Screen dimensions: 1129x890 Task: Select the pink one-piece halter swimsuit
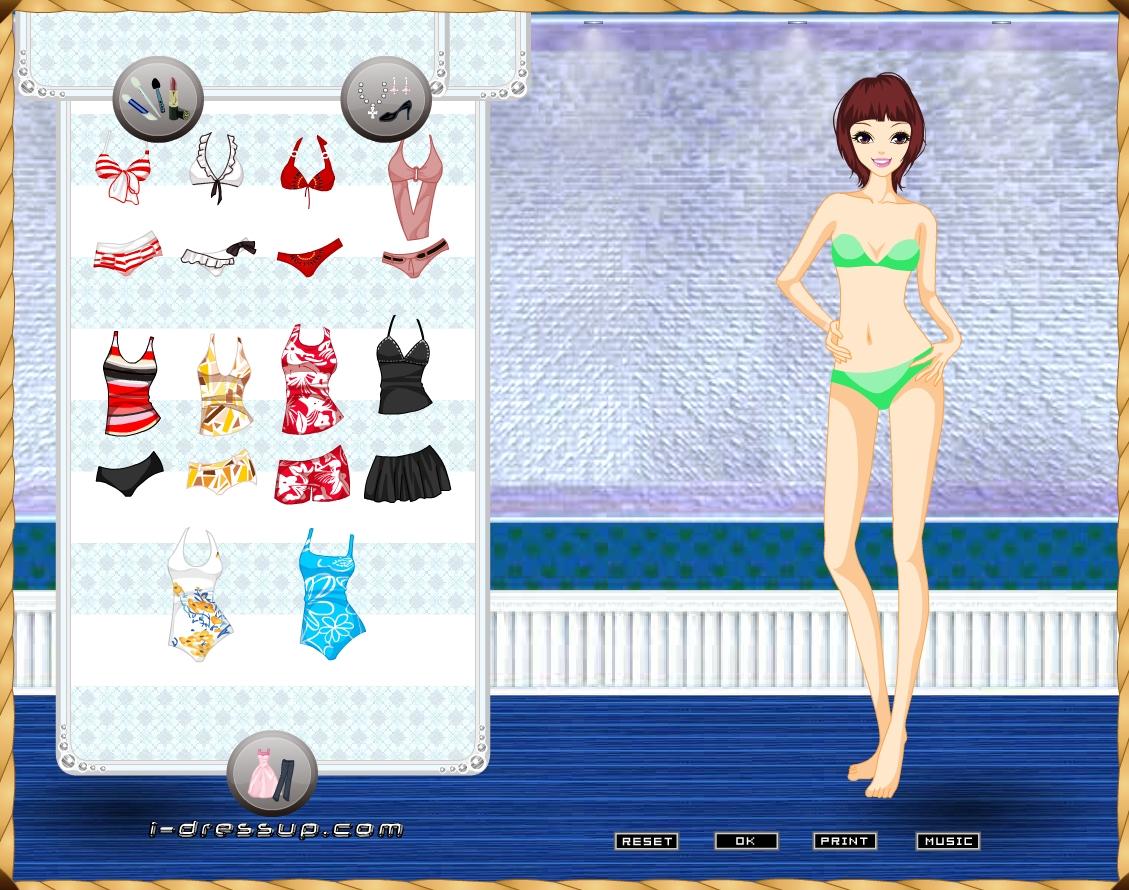coord(413,185)
